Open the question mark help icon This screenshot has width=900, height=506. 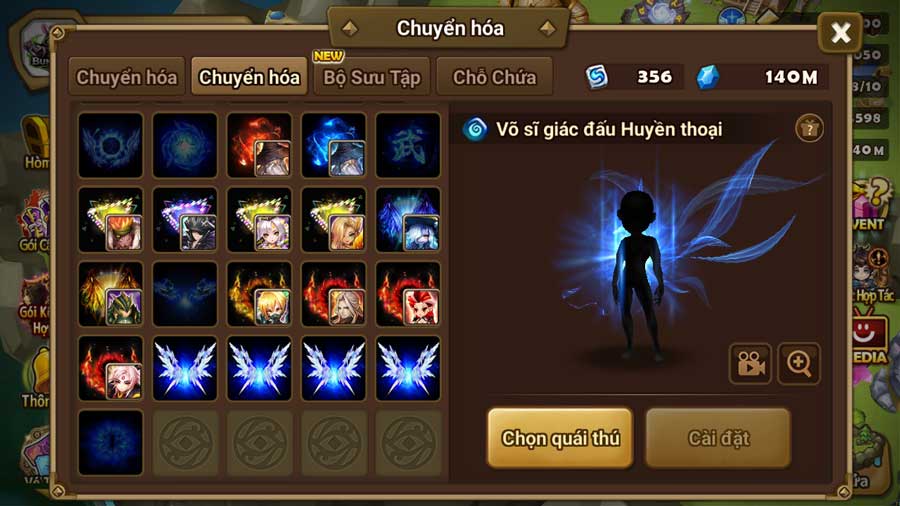point(809,128)
